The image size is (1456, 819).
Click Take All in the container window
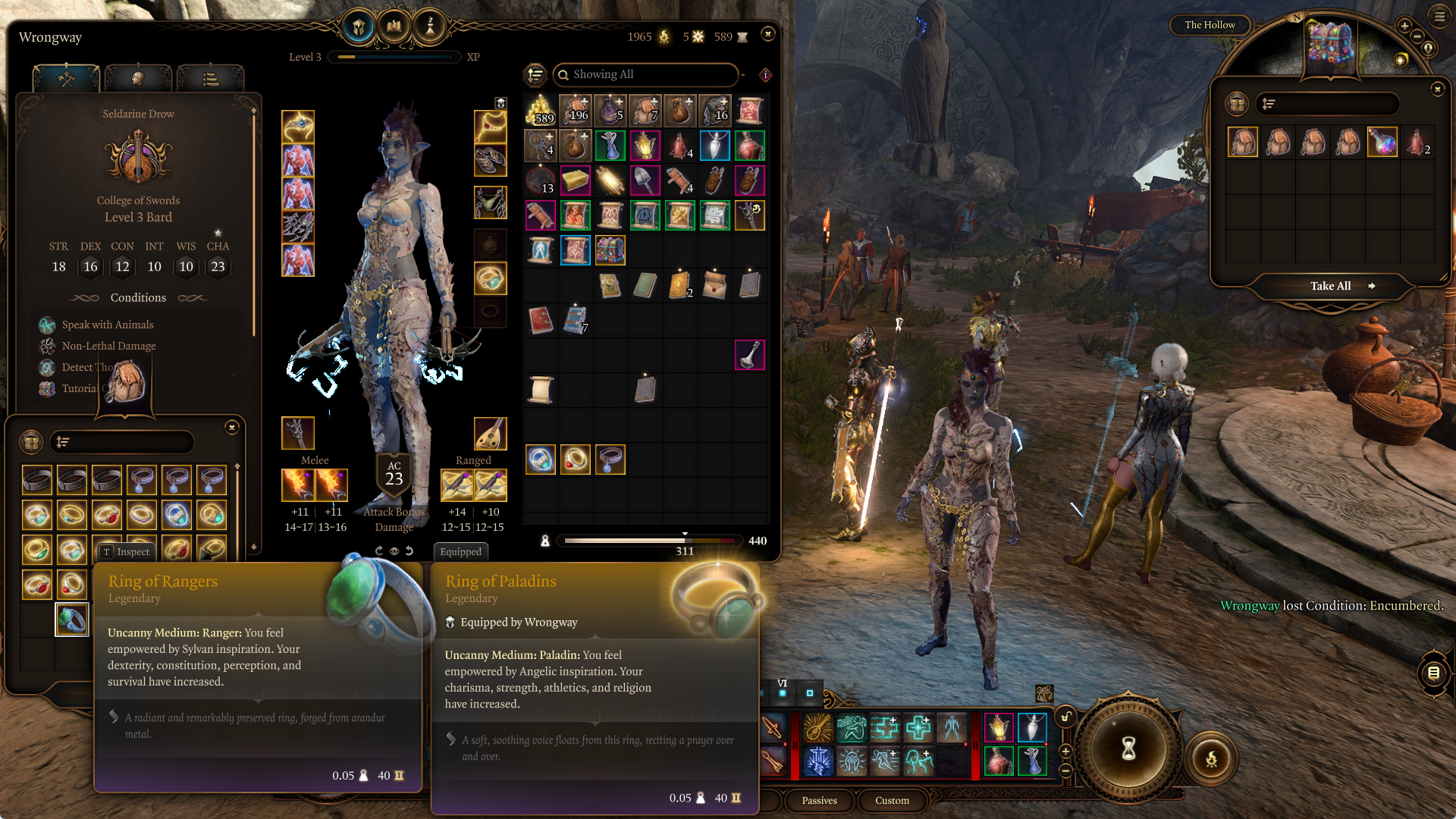1331,286
